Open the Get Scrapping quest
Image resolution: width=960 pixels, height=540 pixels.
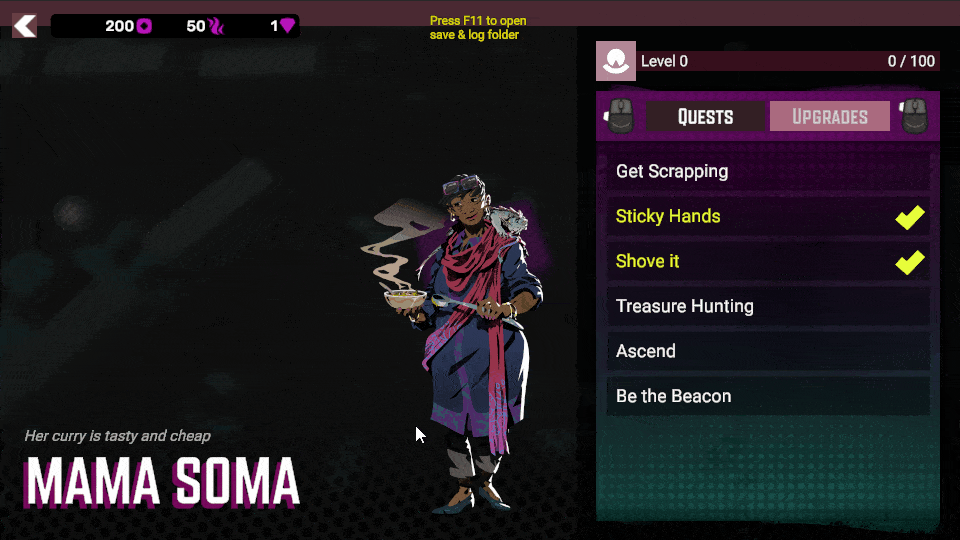tap(768, 171)
